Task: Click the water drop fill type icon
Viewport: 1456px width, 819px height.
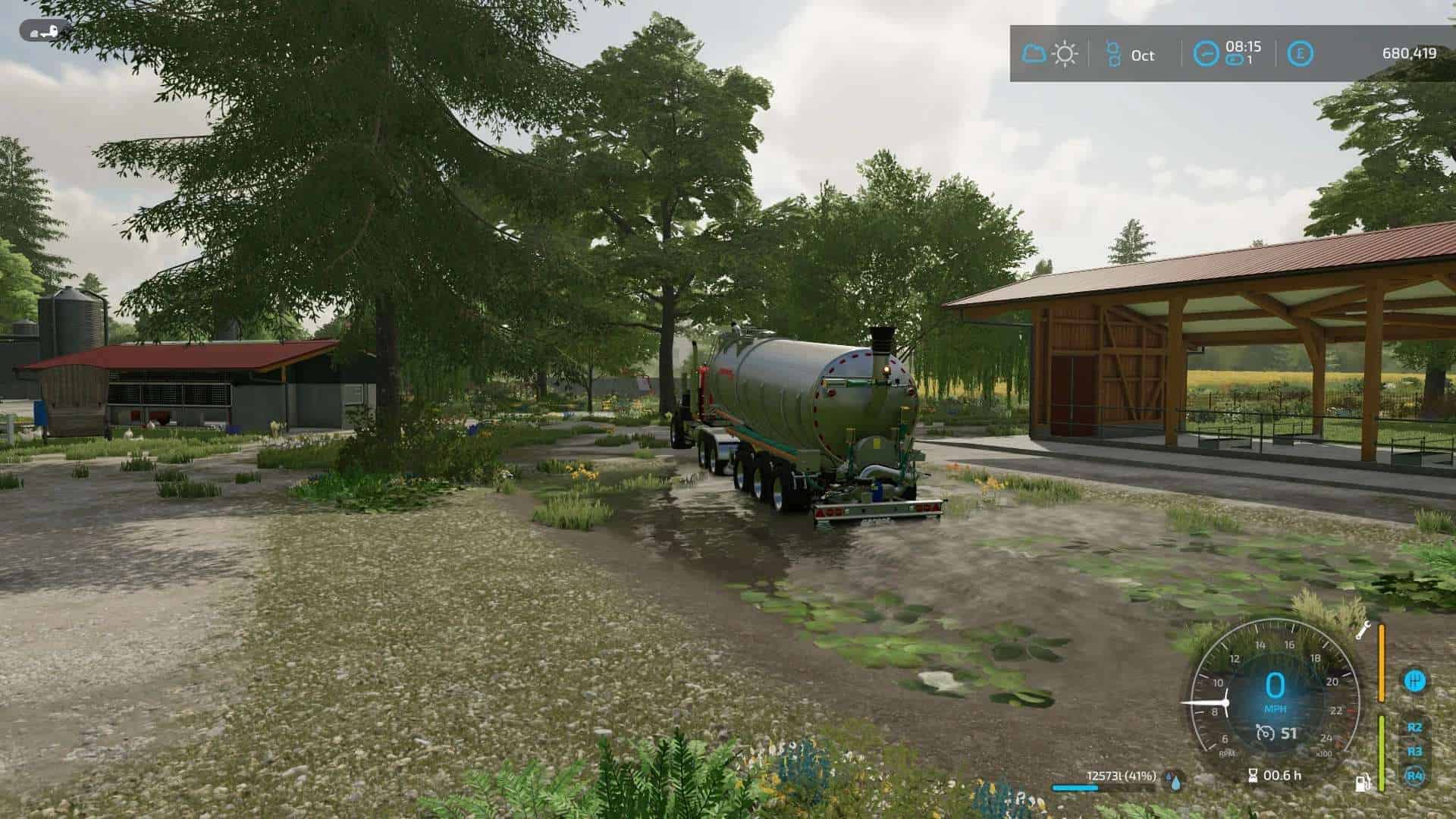Action: pos(1175,783)
